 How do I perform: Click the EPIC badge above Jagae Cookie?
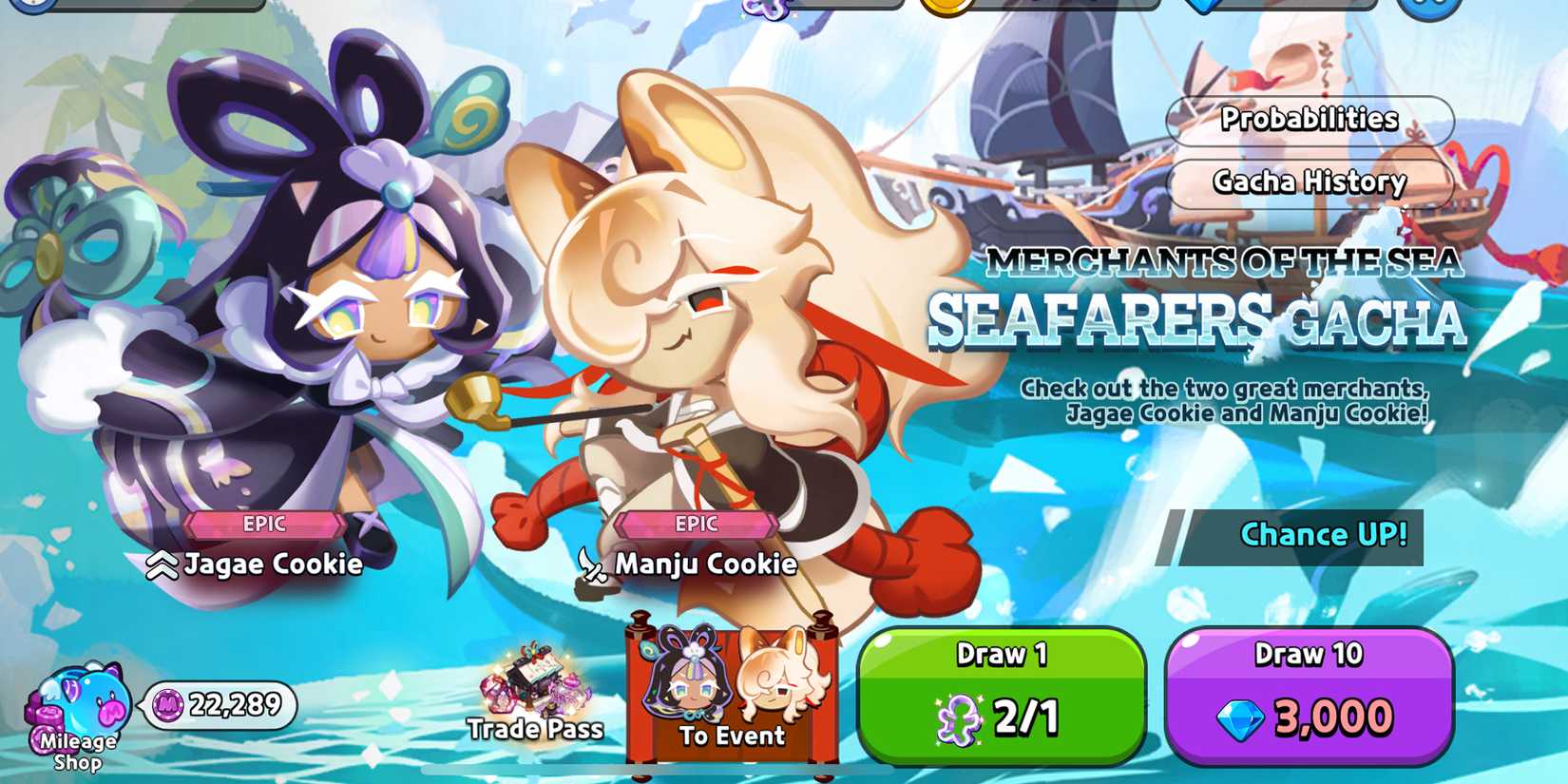263,524
